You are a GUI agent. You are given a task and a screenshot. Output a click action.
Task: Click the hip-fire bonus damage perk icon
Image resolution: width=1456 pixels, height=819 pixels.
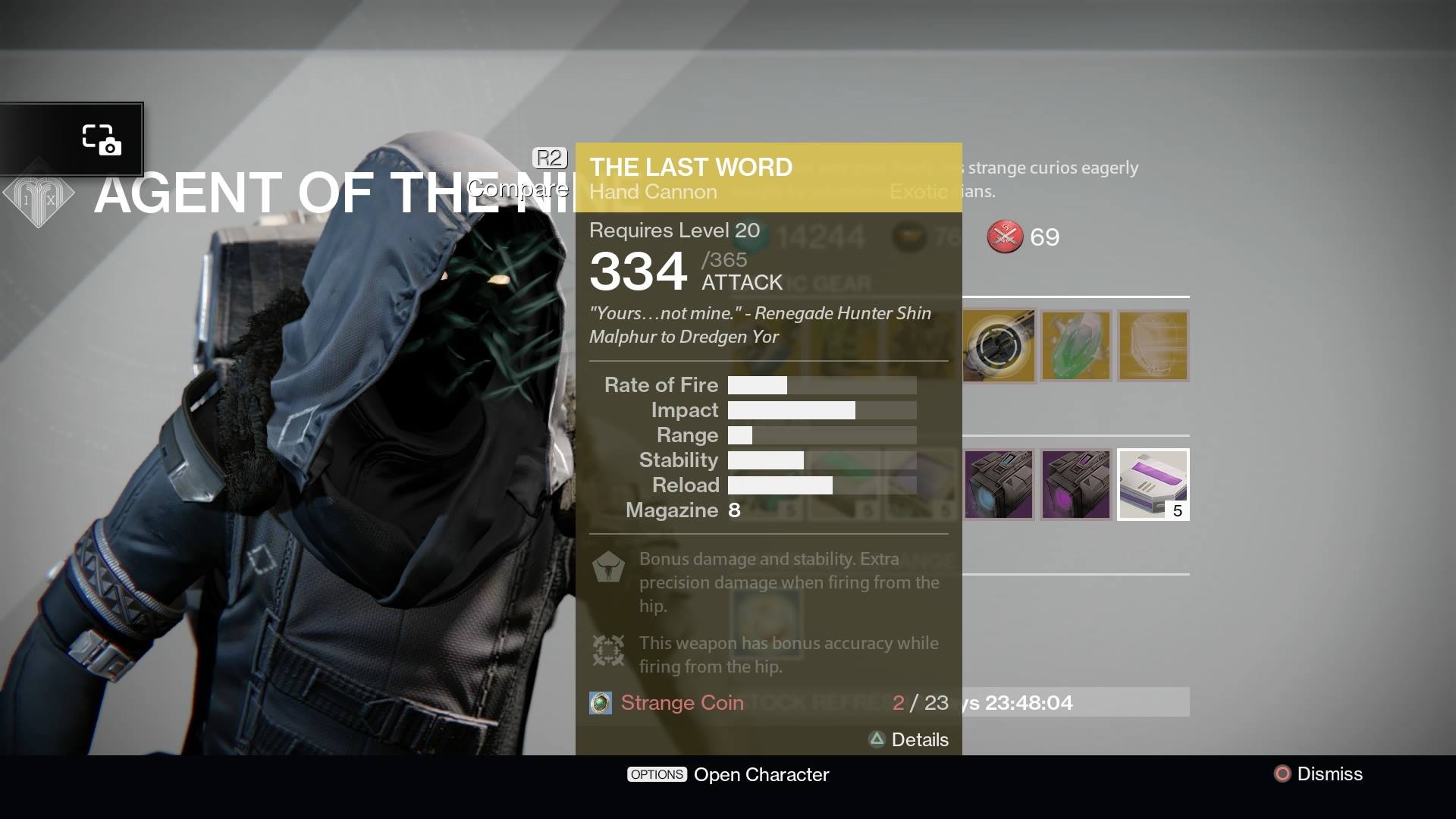pos(607,567)
